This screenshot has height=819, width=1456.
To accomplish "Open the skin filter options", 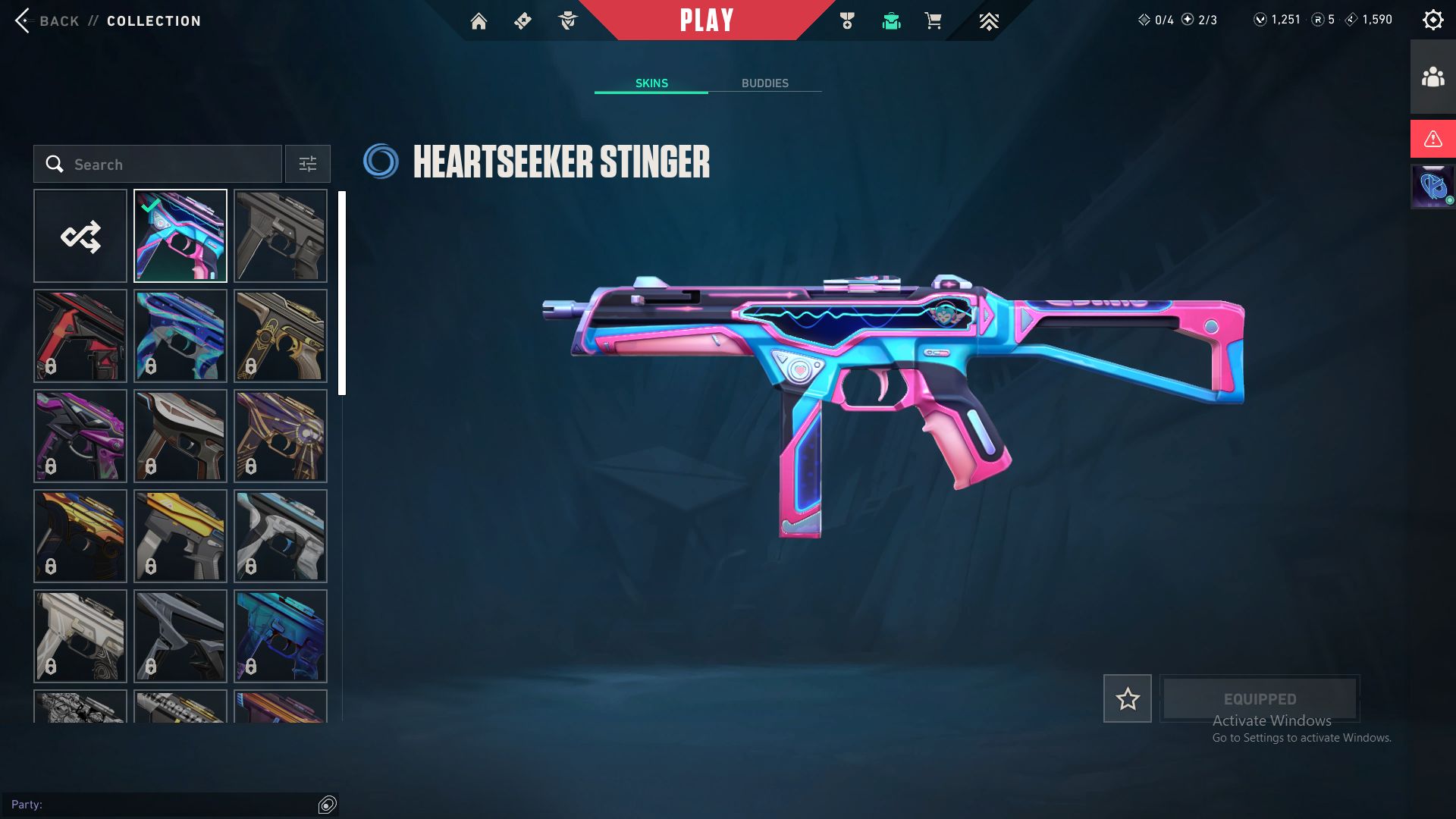I will click(x=308, y=165).
